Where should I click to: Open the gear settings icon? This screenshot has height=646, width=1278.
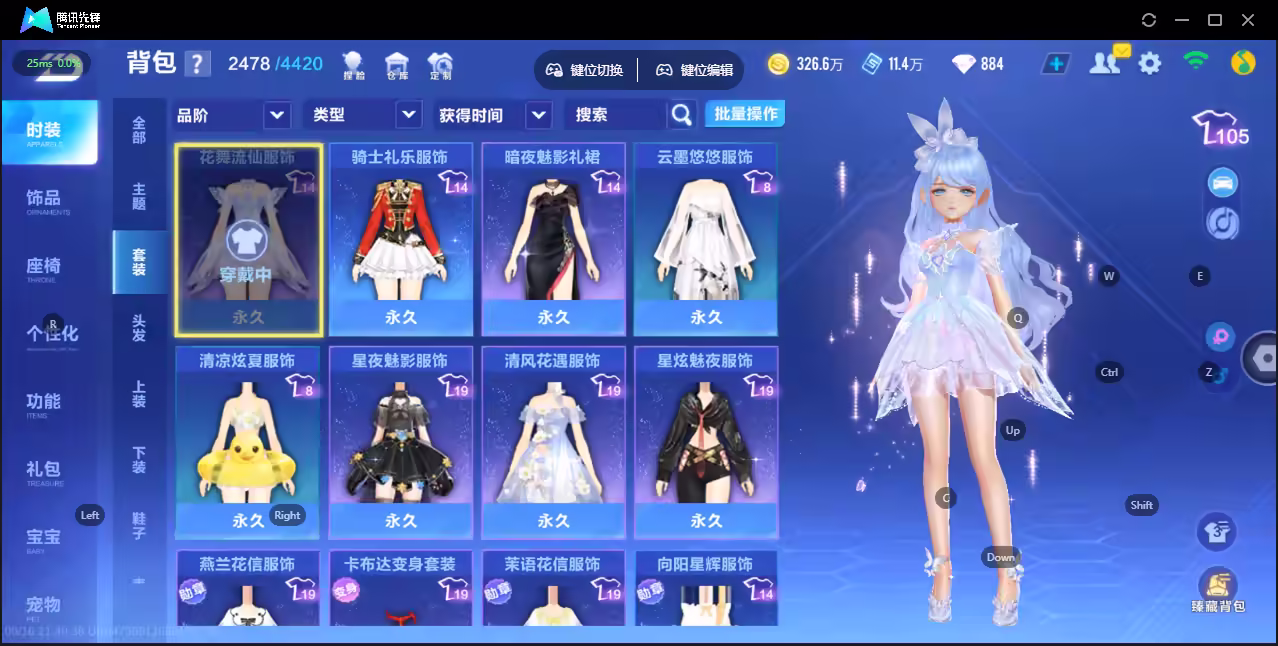pyautogui.click(x=1150, y=64)
